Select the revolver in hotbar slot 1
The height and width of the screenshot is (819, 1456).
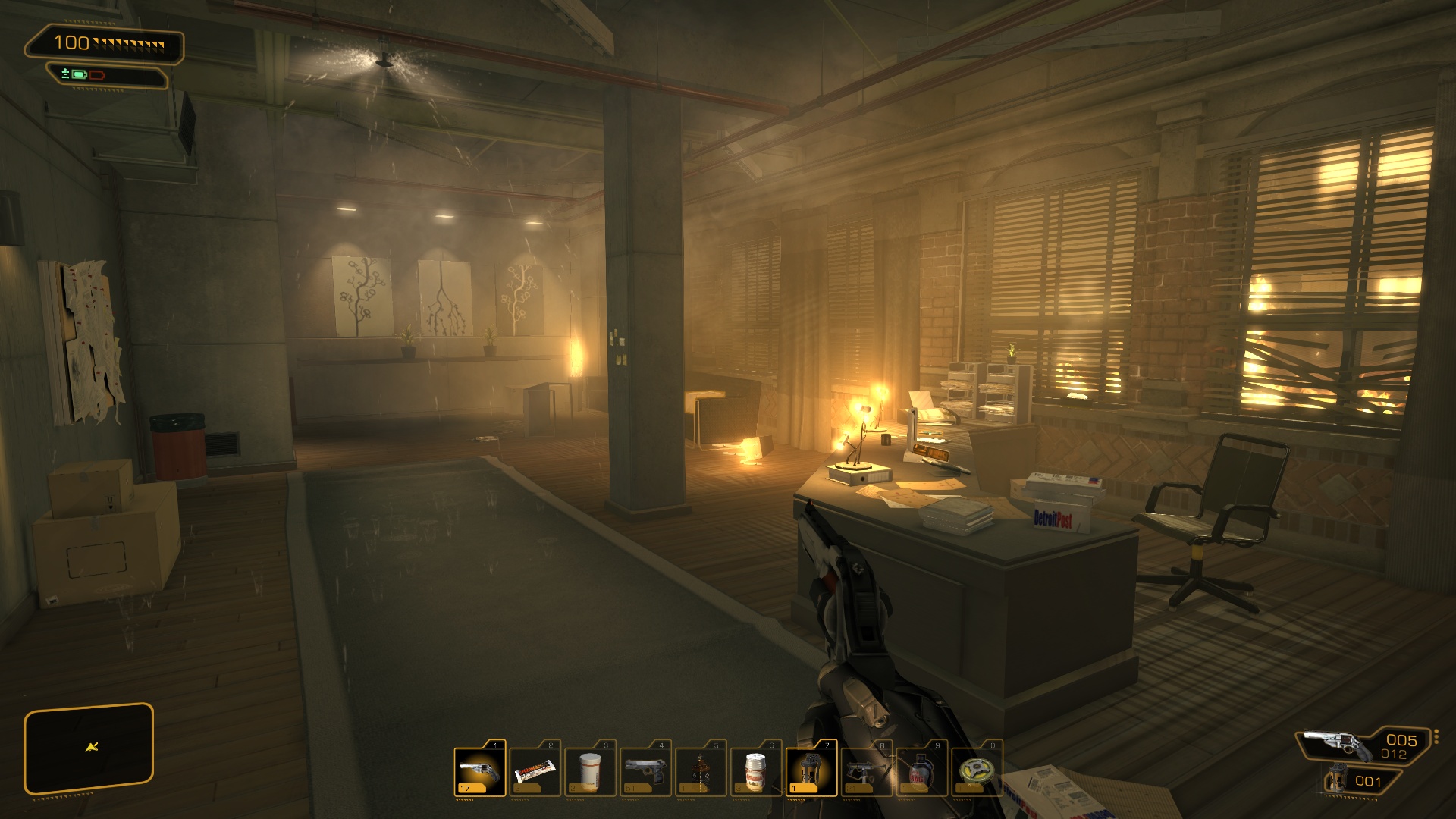pyautogui.click(x=480, y=771)
